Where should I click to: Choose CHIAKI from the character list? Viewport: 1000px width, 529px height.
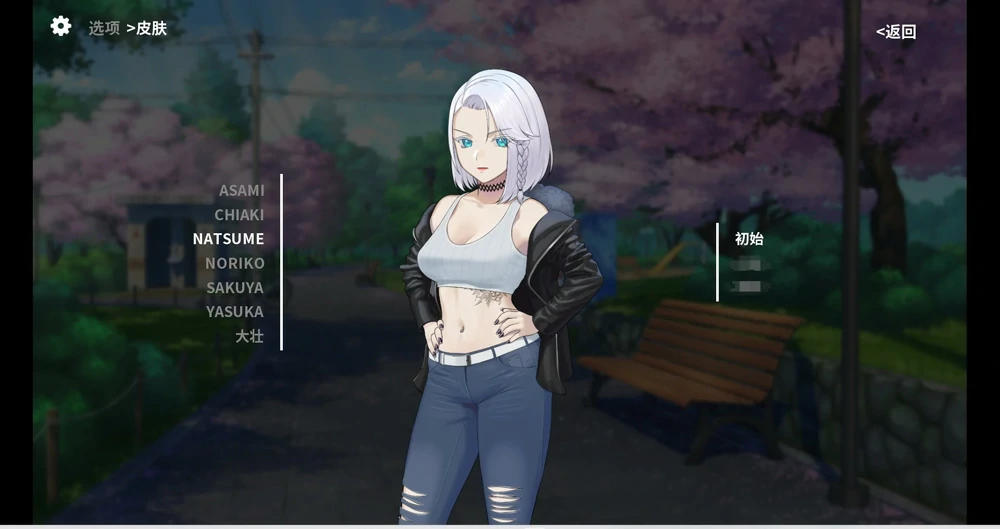pyautogui.click(x=239, y=215)
